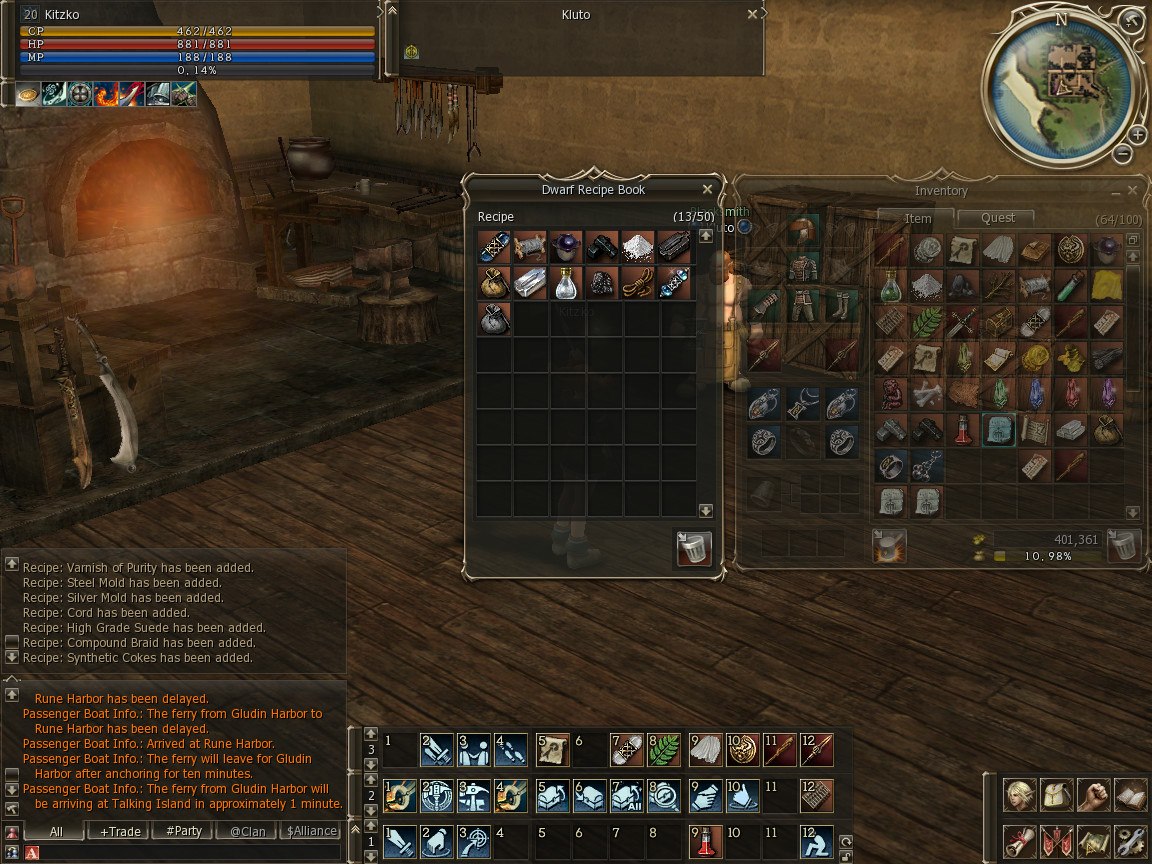Select the green leaf item in Inventory

tap(926, 322)
